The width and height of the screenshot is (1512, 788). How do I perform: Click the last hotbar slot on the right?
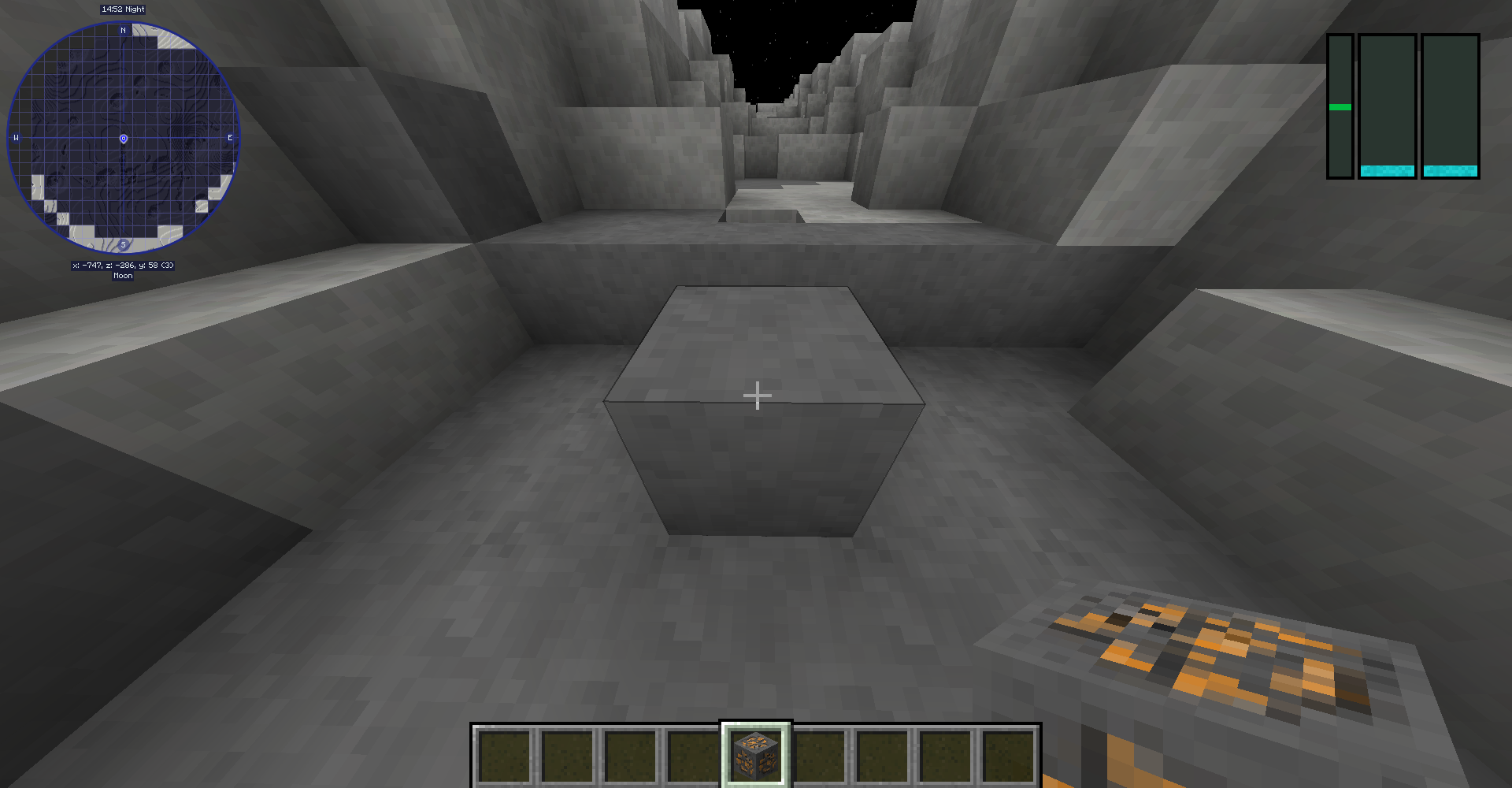1010,756
